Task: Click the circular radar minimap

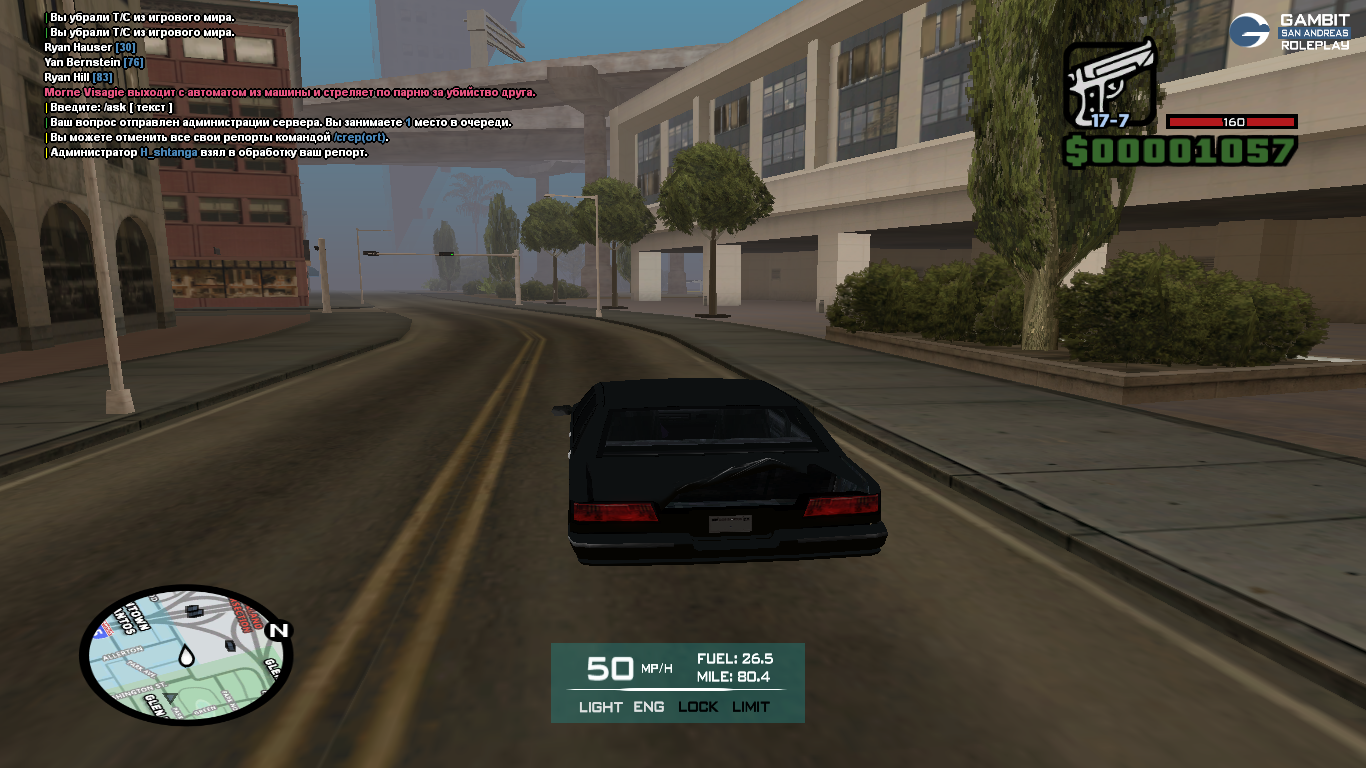Action: click(x=185, y=656)
